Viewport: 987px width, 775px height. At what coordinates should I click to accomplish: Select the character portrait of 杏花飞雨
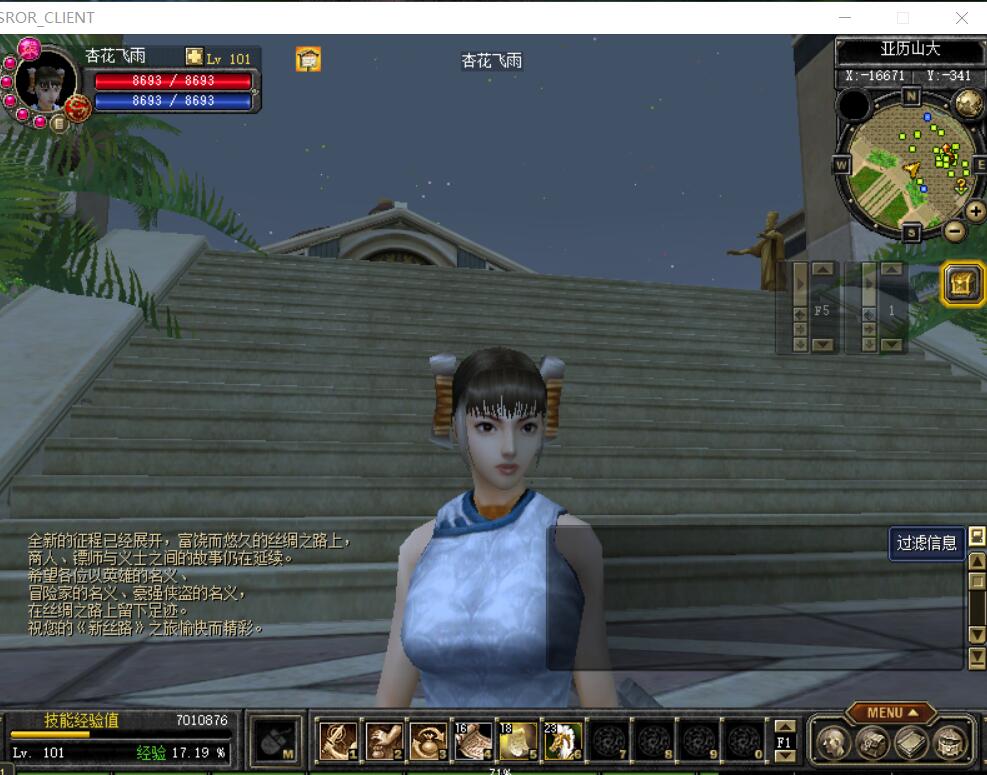coord(45,82)
